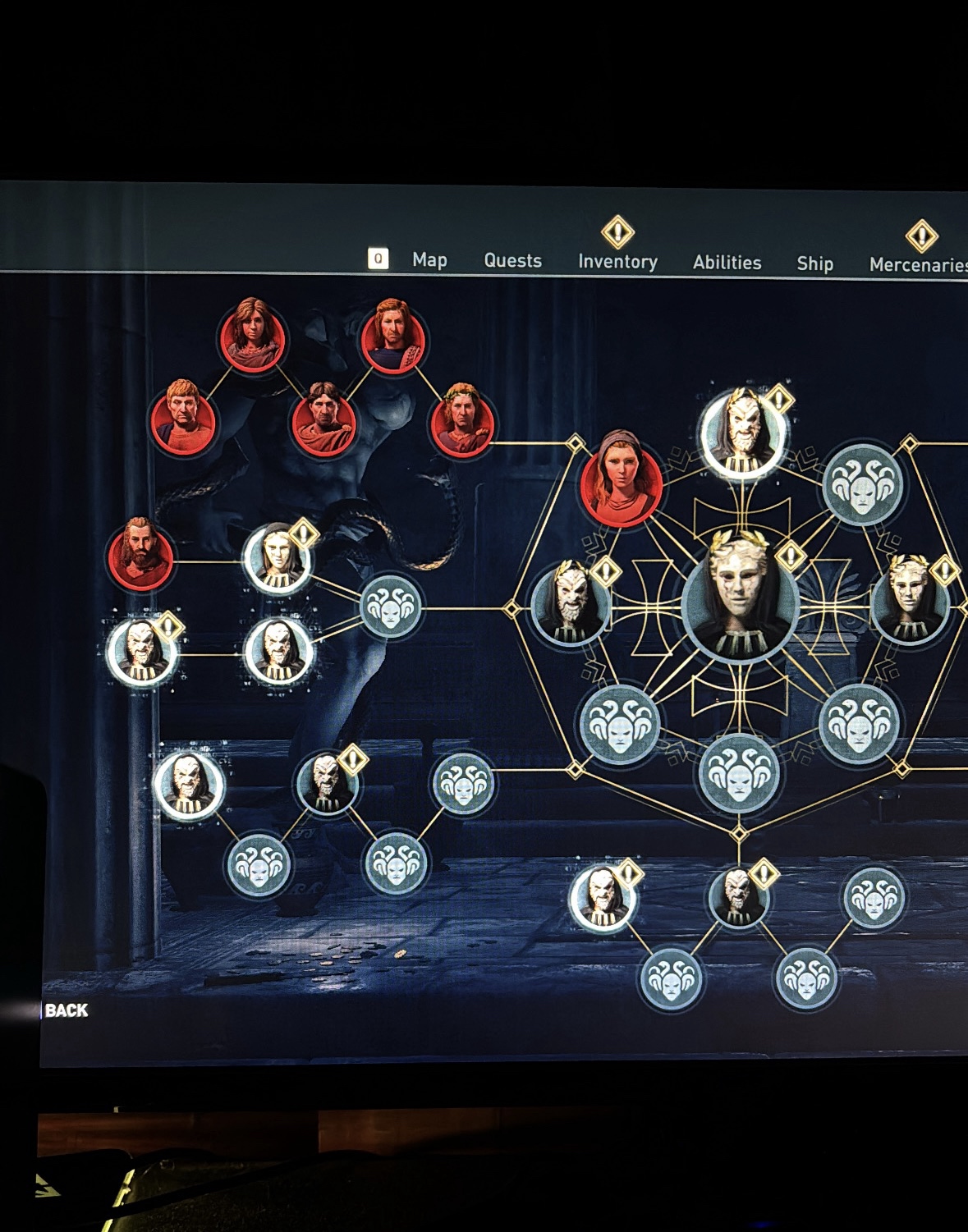Go to the Inventory tab
The width and height of the screenshot is (968, 1232).
(x=617, y=262)
